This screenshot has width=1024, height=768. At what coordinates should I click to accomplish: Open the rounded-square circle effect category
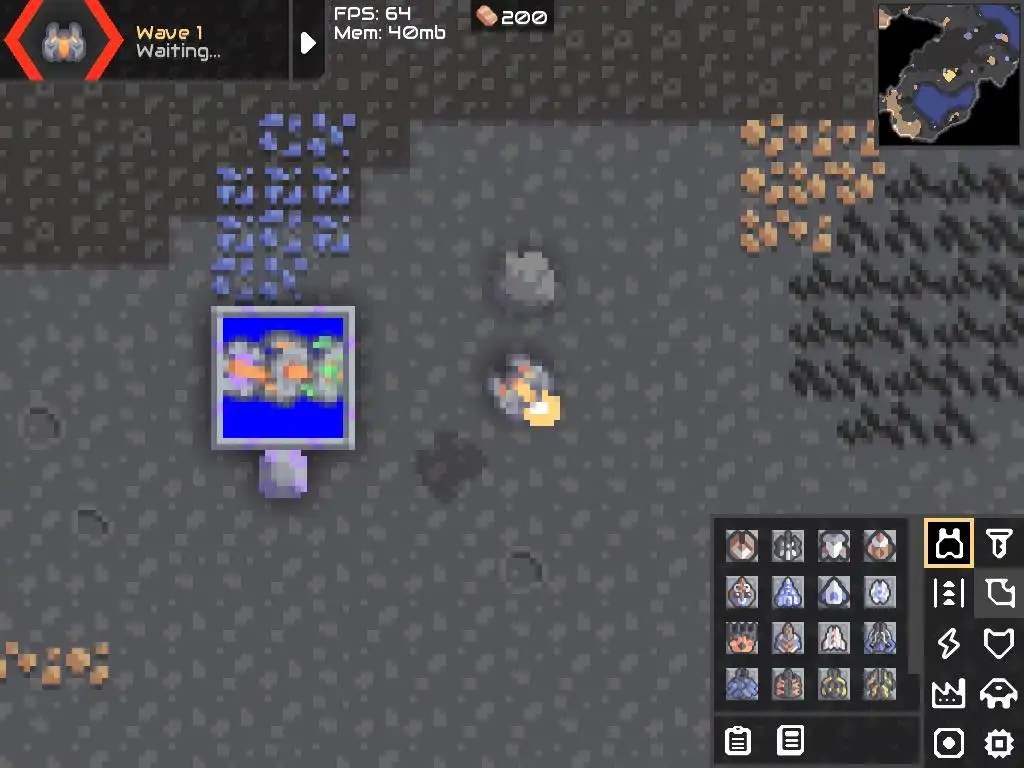click(x=948, y=743)
